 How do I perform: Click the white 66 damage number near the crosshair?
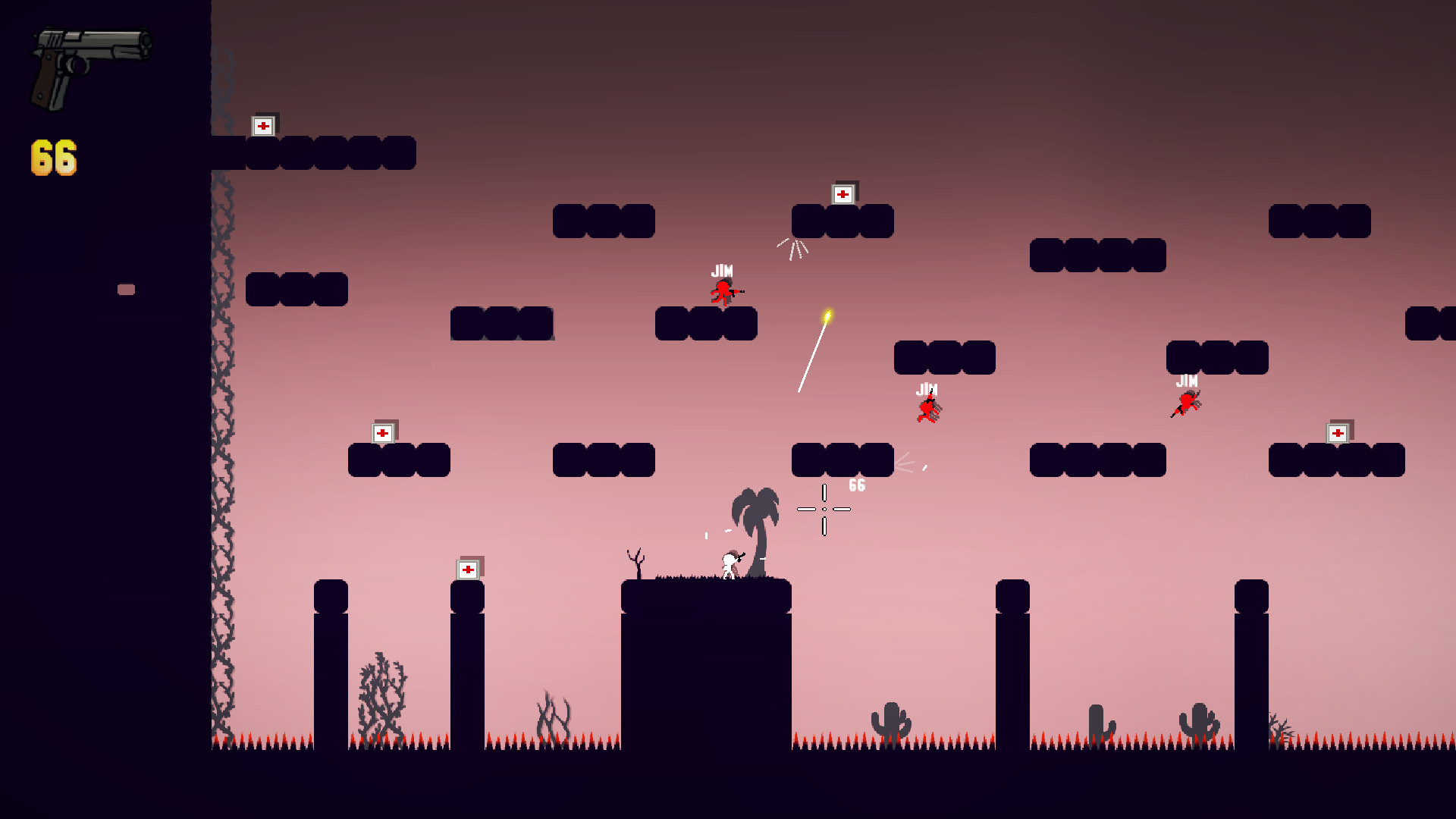[858, 485]
